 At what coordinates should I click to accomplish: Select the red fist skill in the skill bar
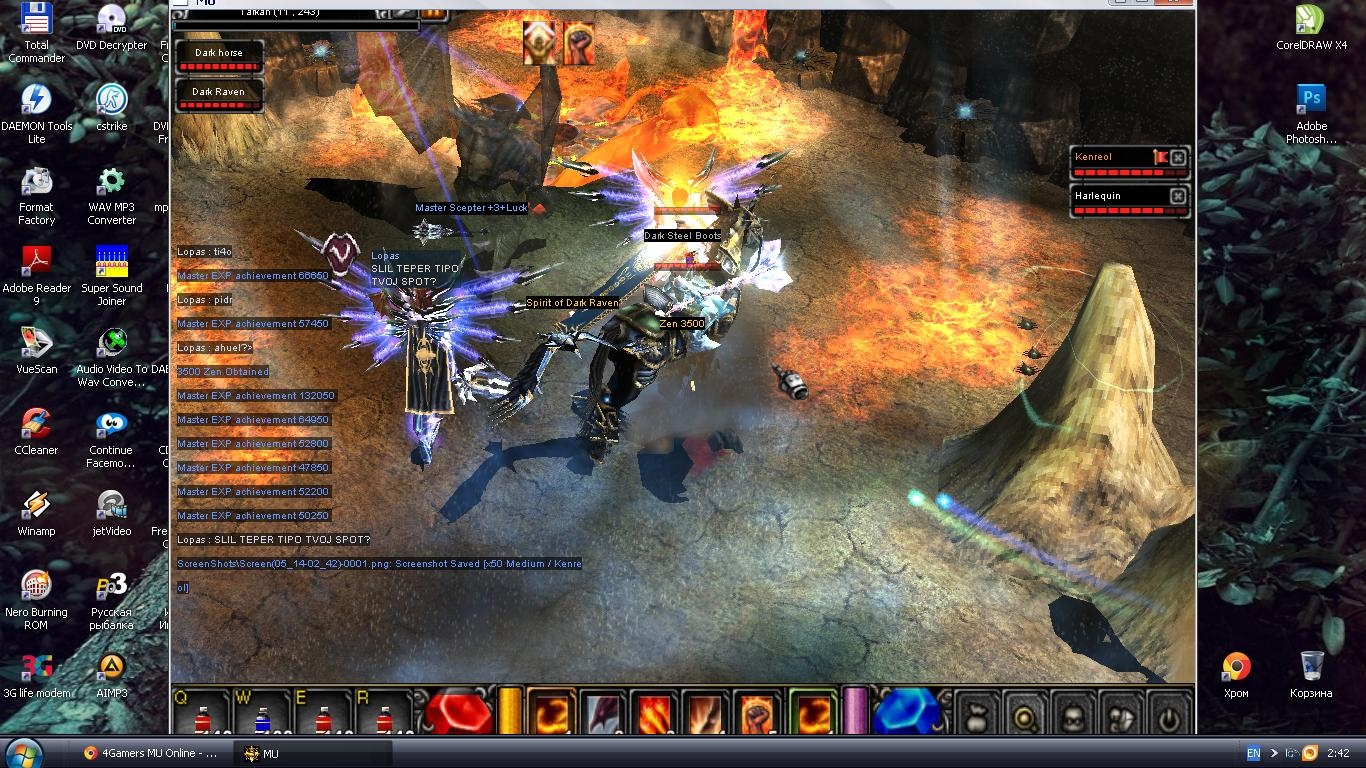pyautogui.click(x=757, y=713)
